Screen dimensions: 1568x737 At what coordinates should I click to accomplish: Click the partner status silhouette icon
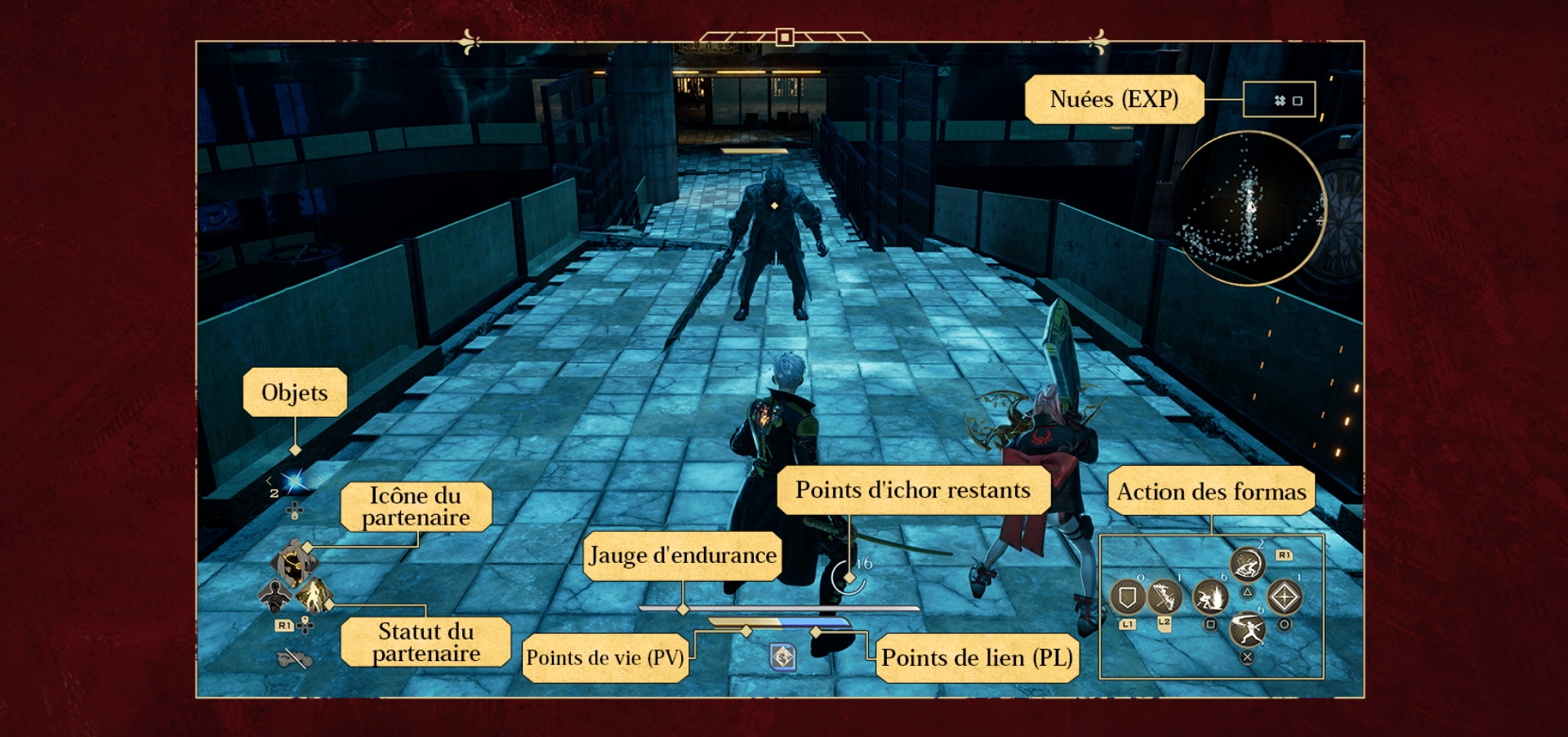[x=275, y=593]
